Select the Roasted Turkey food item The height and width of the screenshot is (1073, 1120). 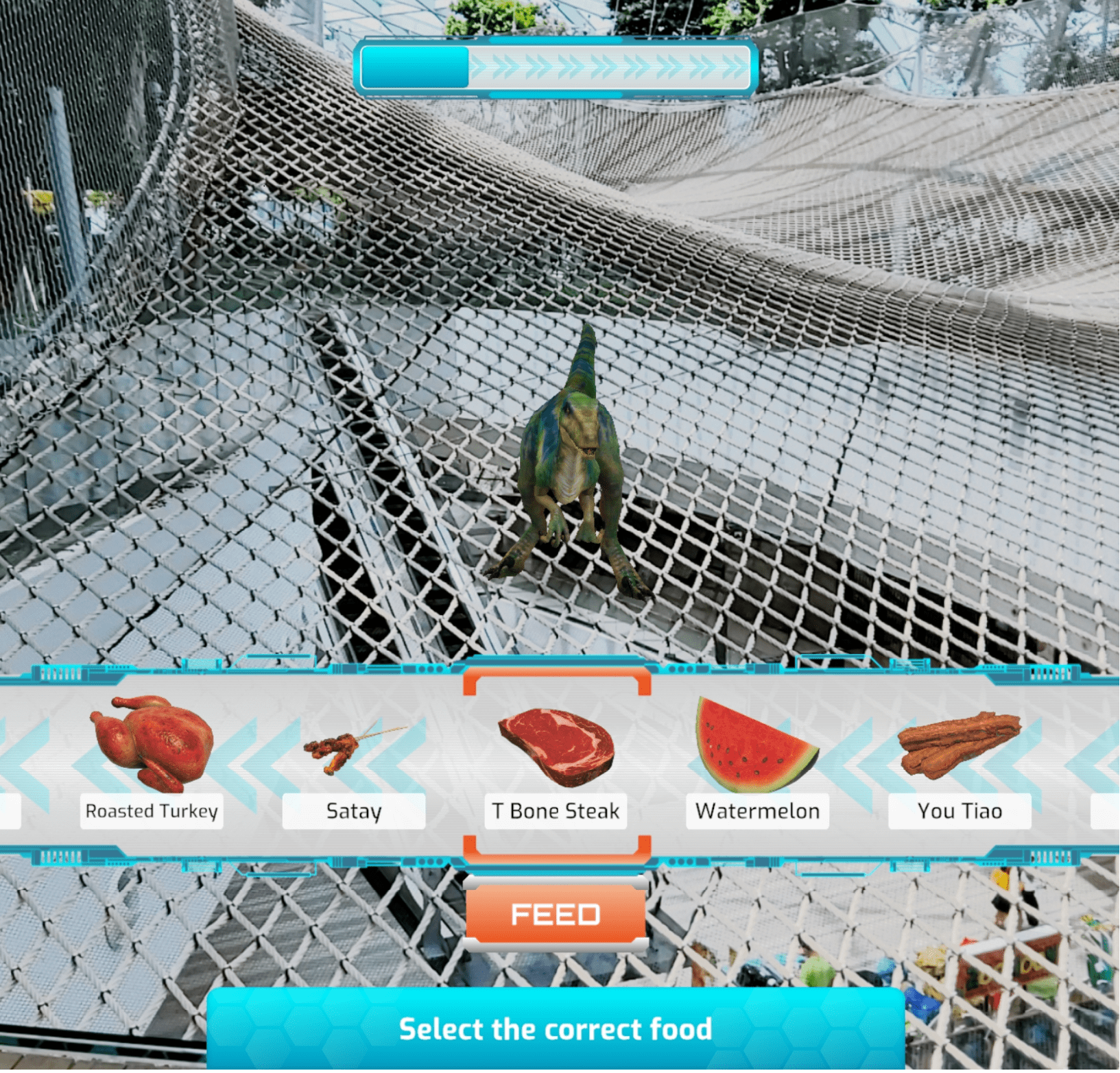click(152, 747)
